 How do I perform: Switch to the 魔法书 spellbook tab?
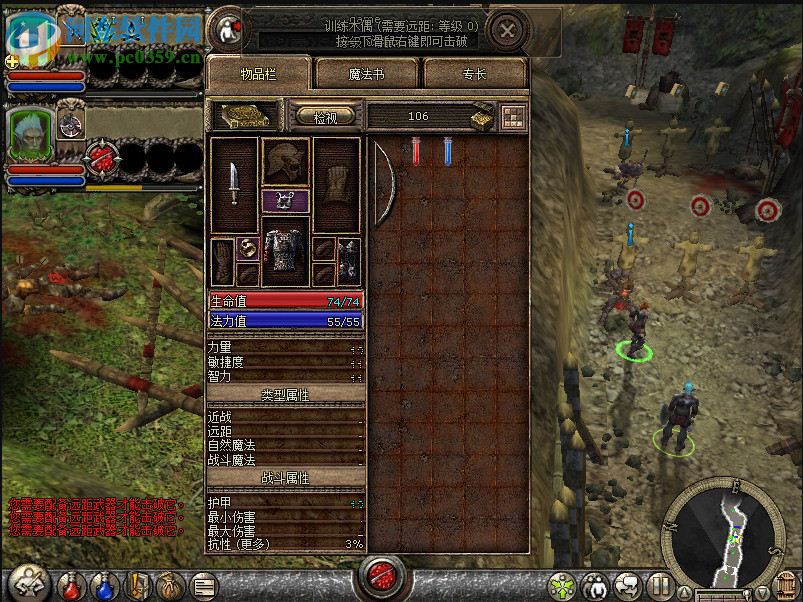368,75
